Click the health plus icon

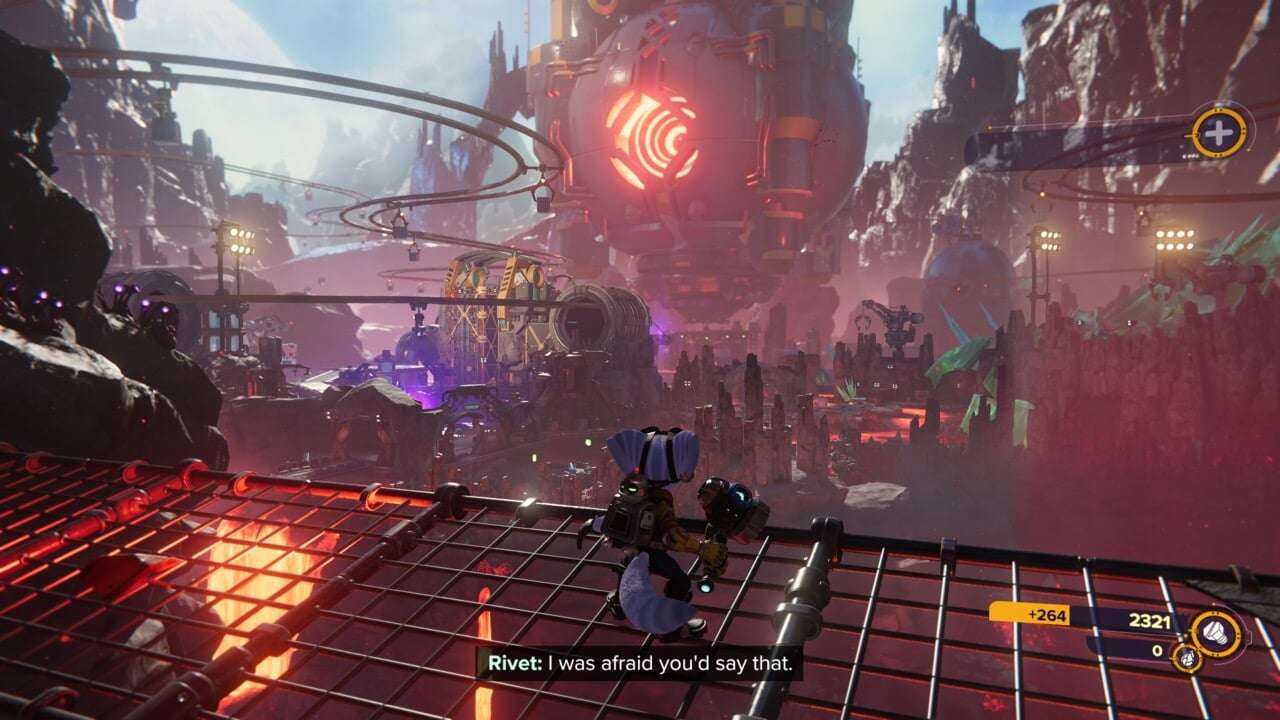pos(1219,132)
